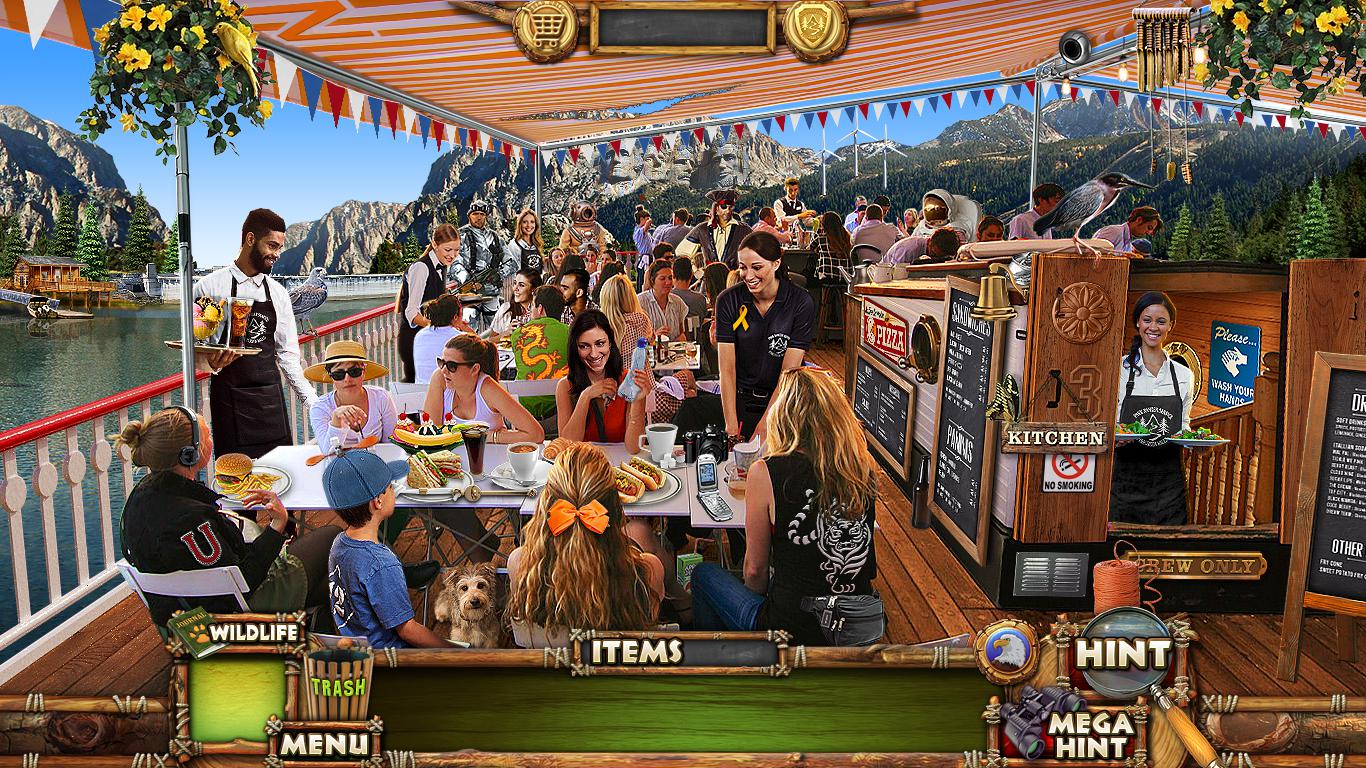
Task: Click the bald eagle medallion
Action: click(1006, 652)
